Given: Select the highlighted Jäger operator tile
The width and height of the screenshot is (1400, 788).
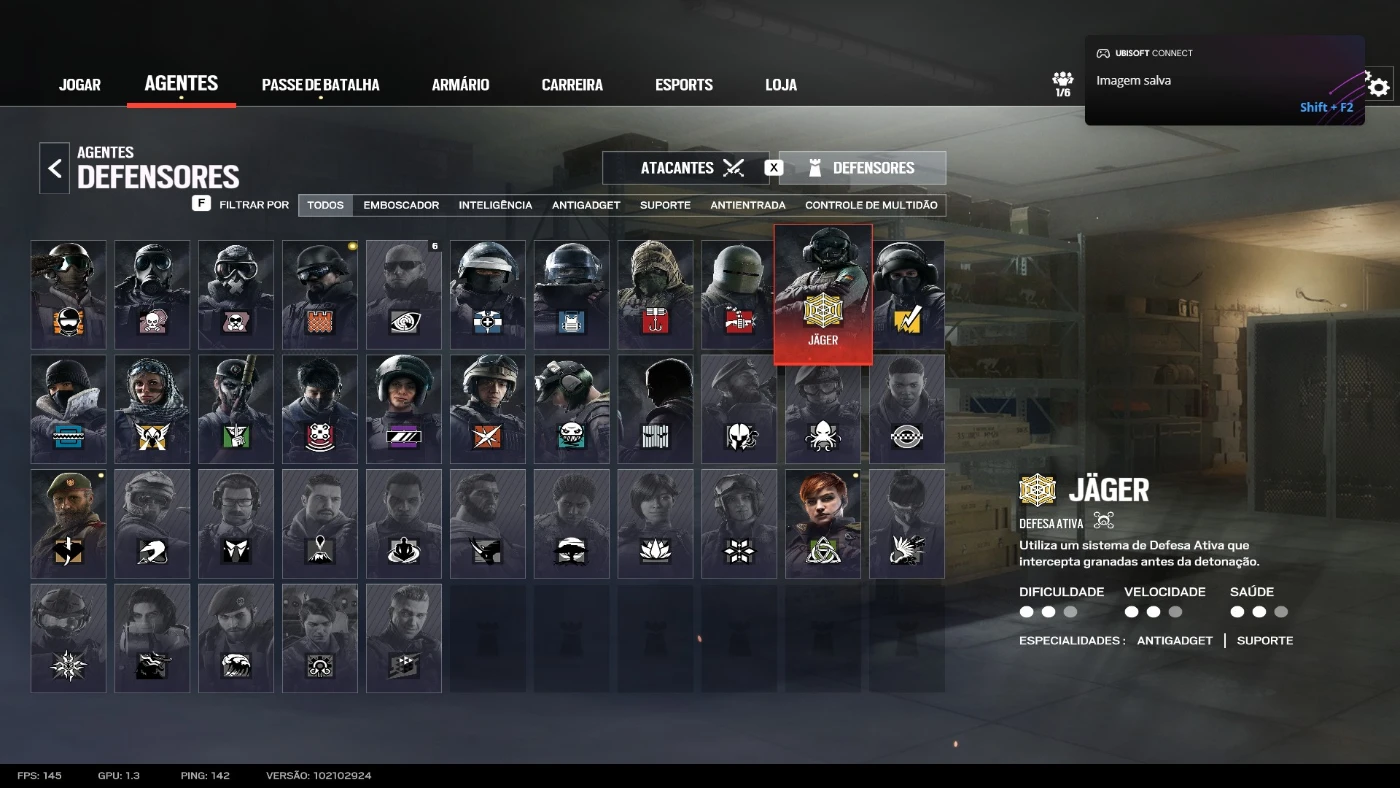Looking at the screenshot, I should click(x=823, y=294).
